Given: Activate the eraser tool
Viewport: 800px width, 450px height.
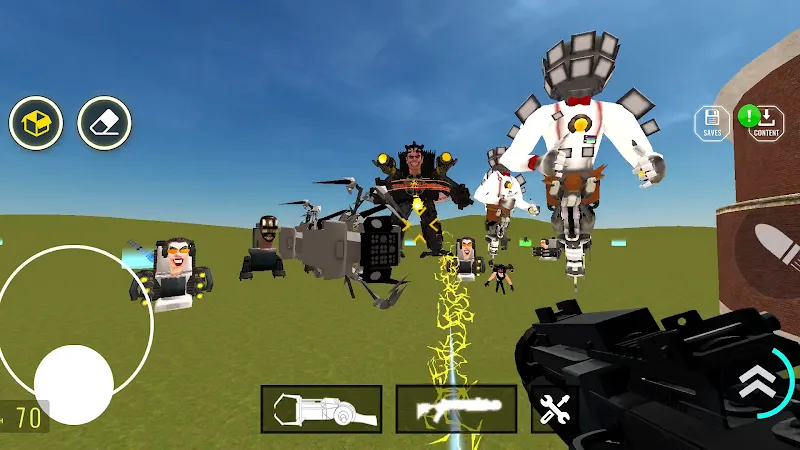Looking at the screenshot, I should point(104,123).
